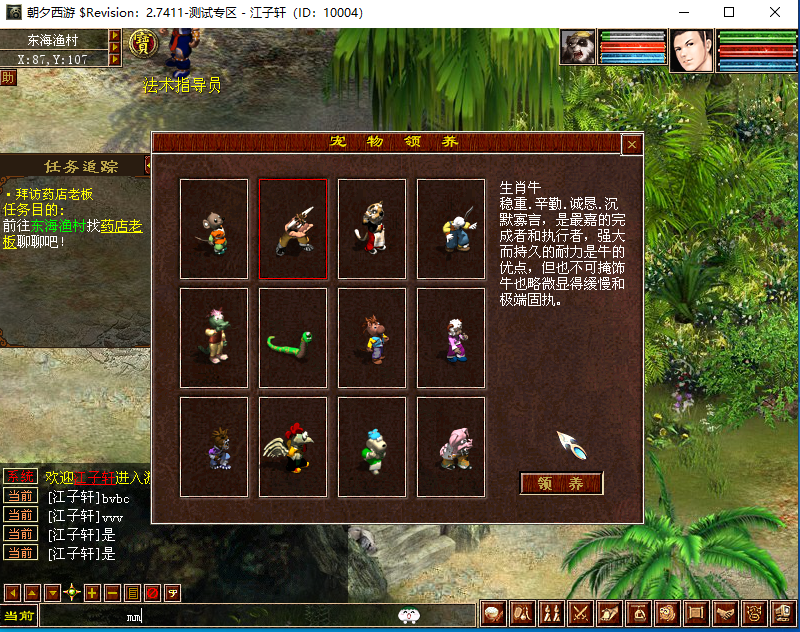The image size is (800, 632).
Task: Select the rat zodiac pet
Action: [x=214, y=229]
